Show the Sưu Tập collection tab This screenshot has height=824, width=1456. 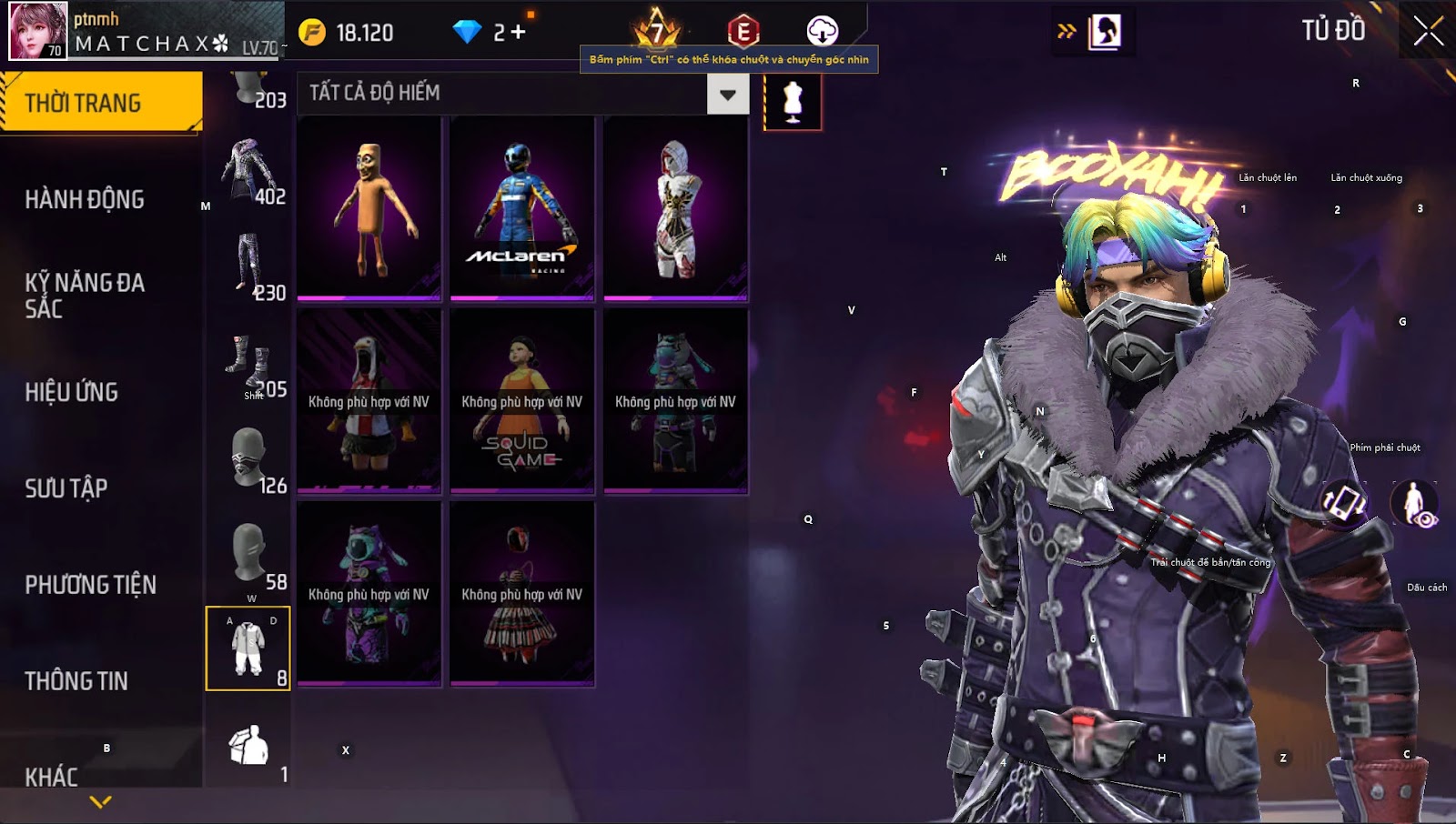point(66,488)
